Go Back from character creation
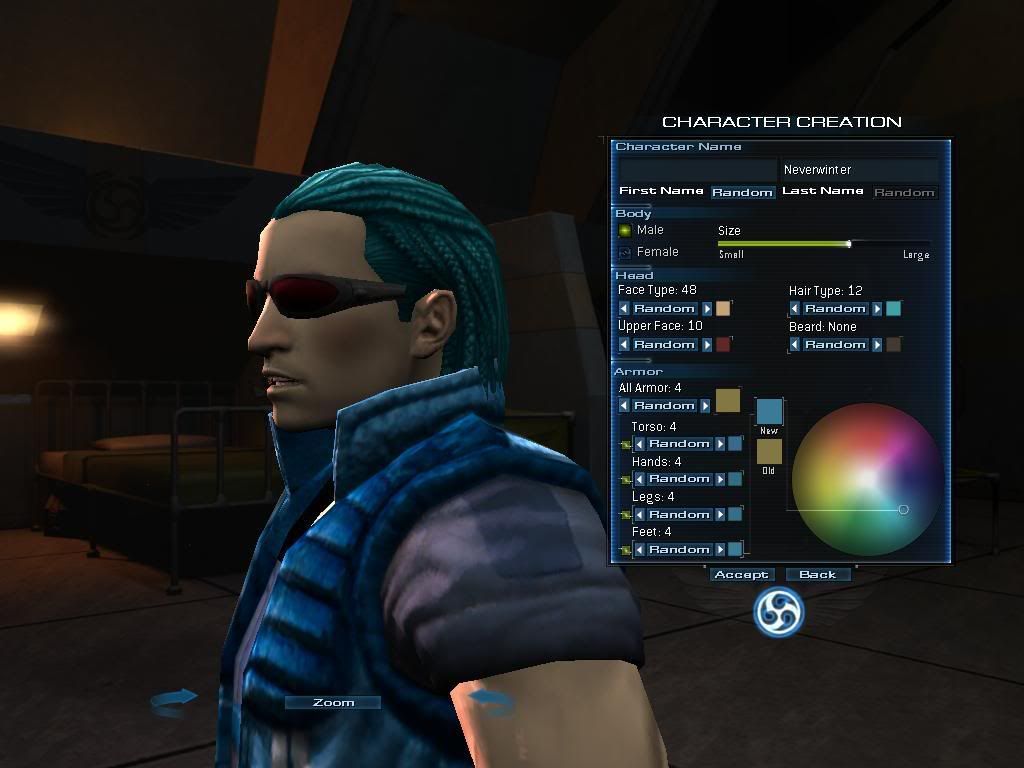The image size is (1024, 768). click(817, 575)
